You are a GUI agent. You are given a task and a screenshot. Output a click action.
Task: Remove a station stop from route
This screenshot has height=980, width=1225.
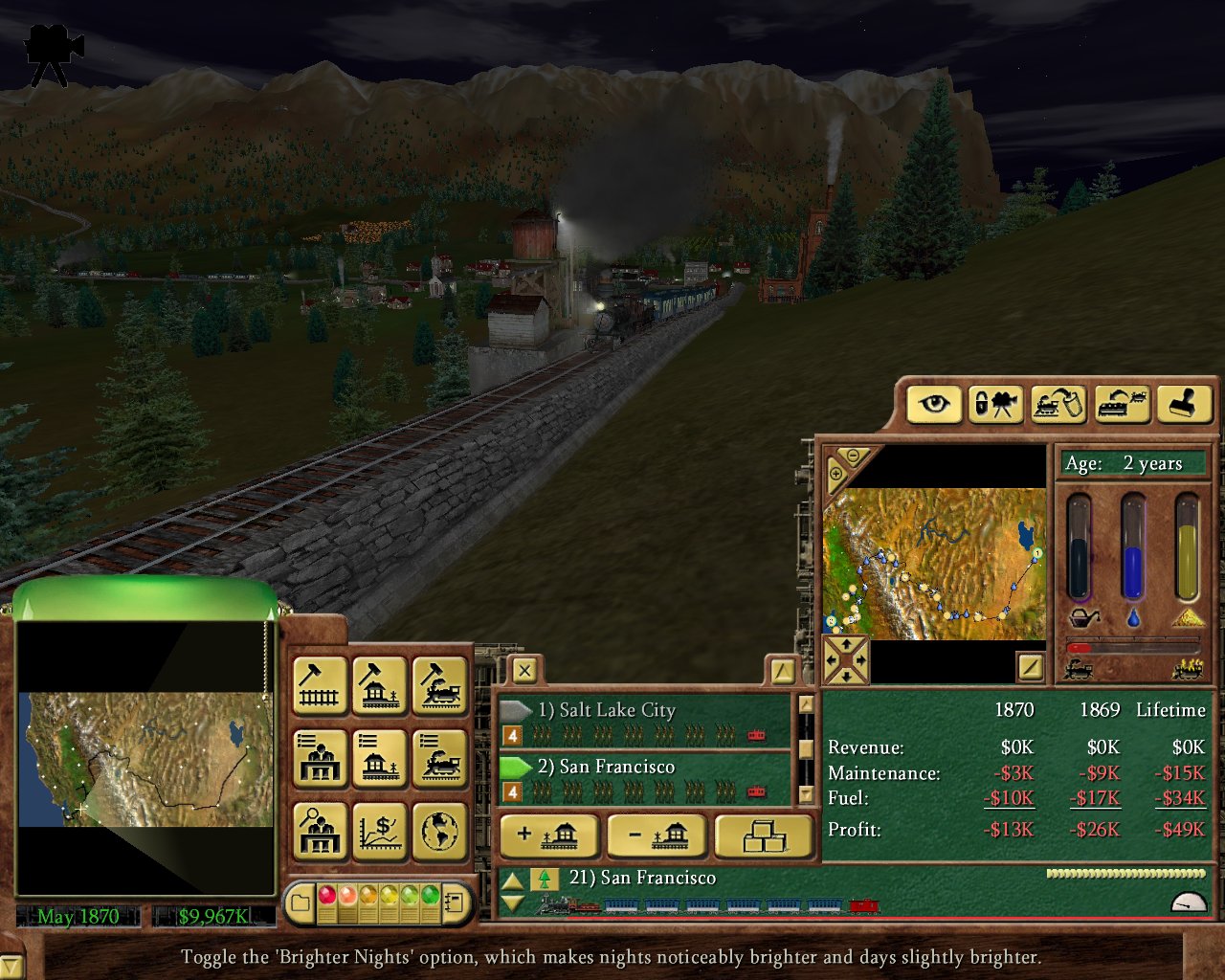(x=657, y=836)
